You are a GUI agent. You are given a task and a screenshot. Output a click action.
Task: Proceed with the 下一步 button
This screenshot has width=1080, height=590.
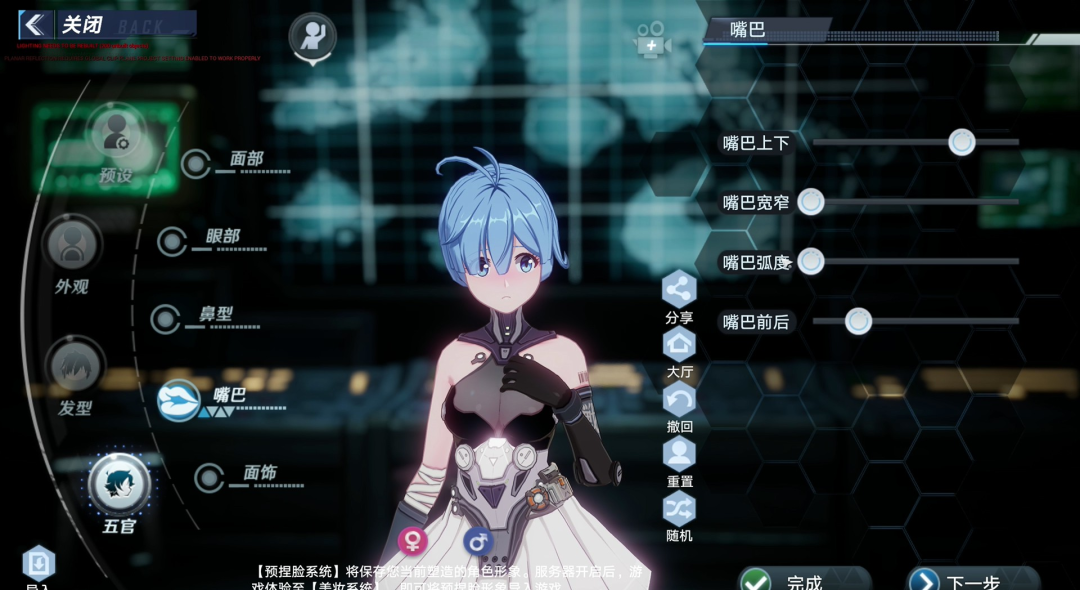click(x=972, y=581)
